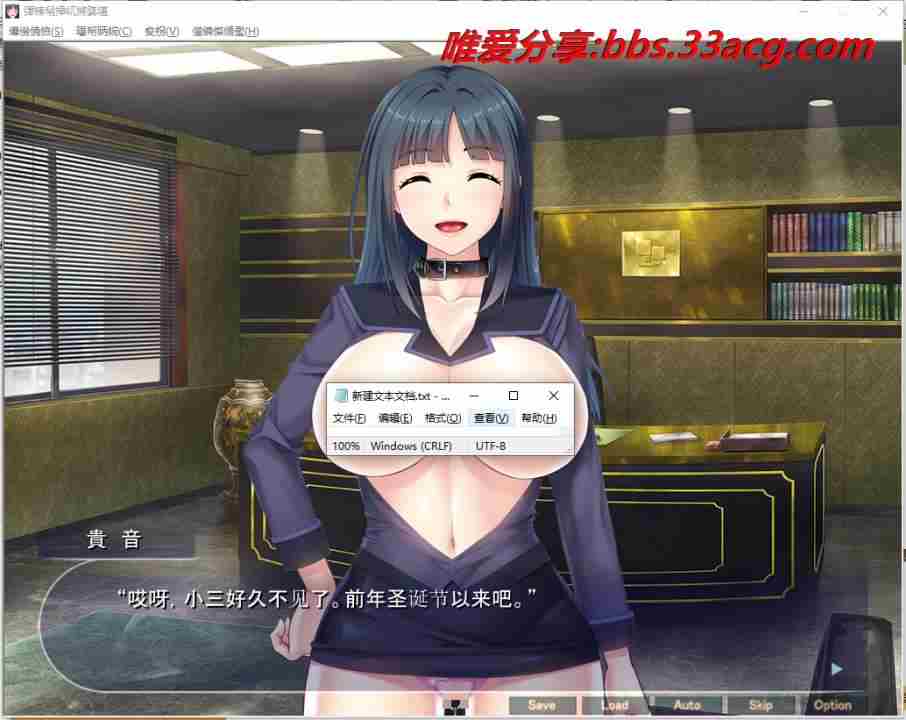Image resolution: width=906 pixels, height=720 pixels.
Task: Open the game menu bar entry marked (S)
Action: pos(36,31)
